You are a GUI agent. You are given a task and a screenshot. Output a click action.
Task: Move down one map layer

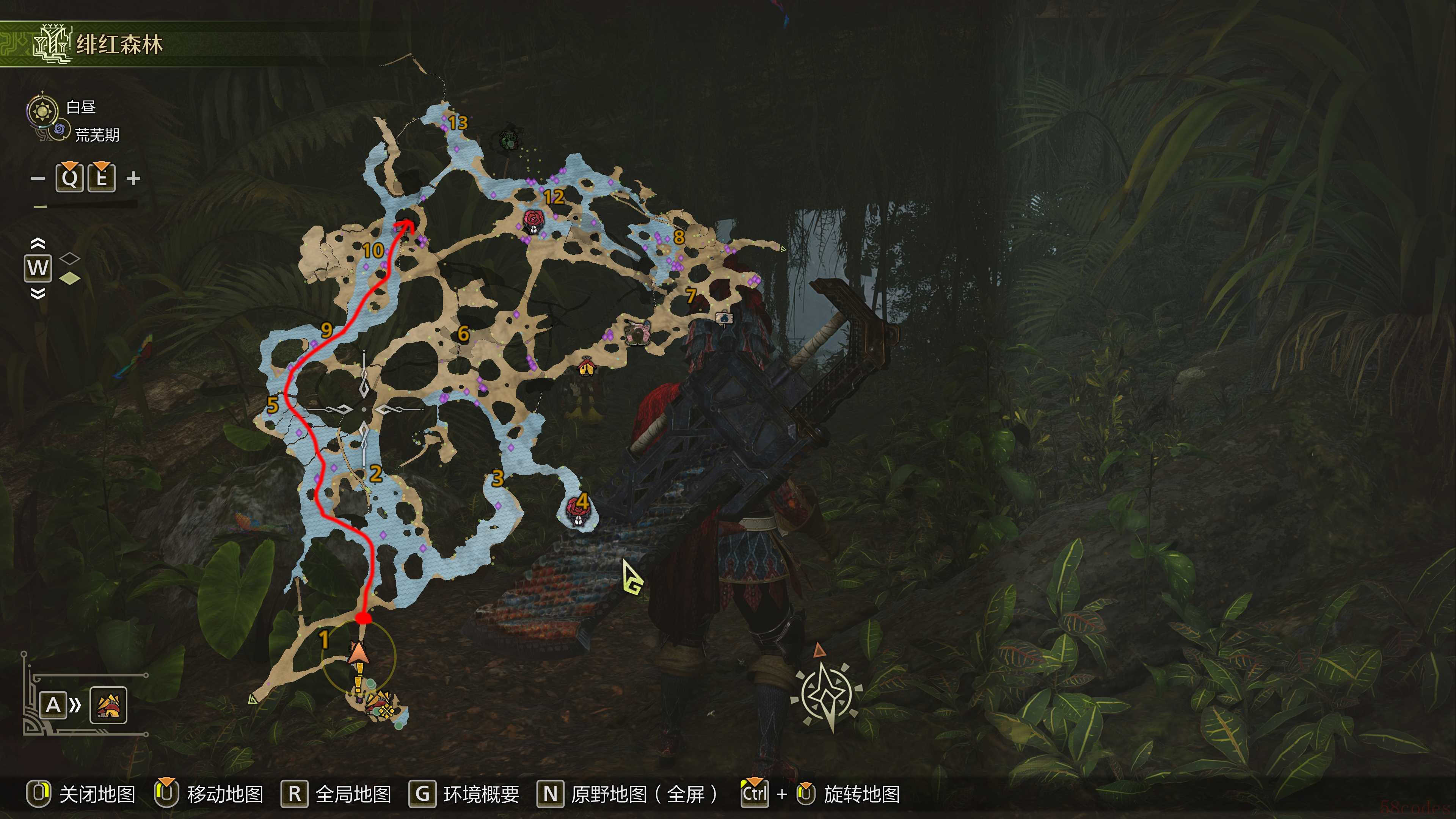[x=37, y=293]
